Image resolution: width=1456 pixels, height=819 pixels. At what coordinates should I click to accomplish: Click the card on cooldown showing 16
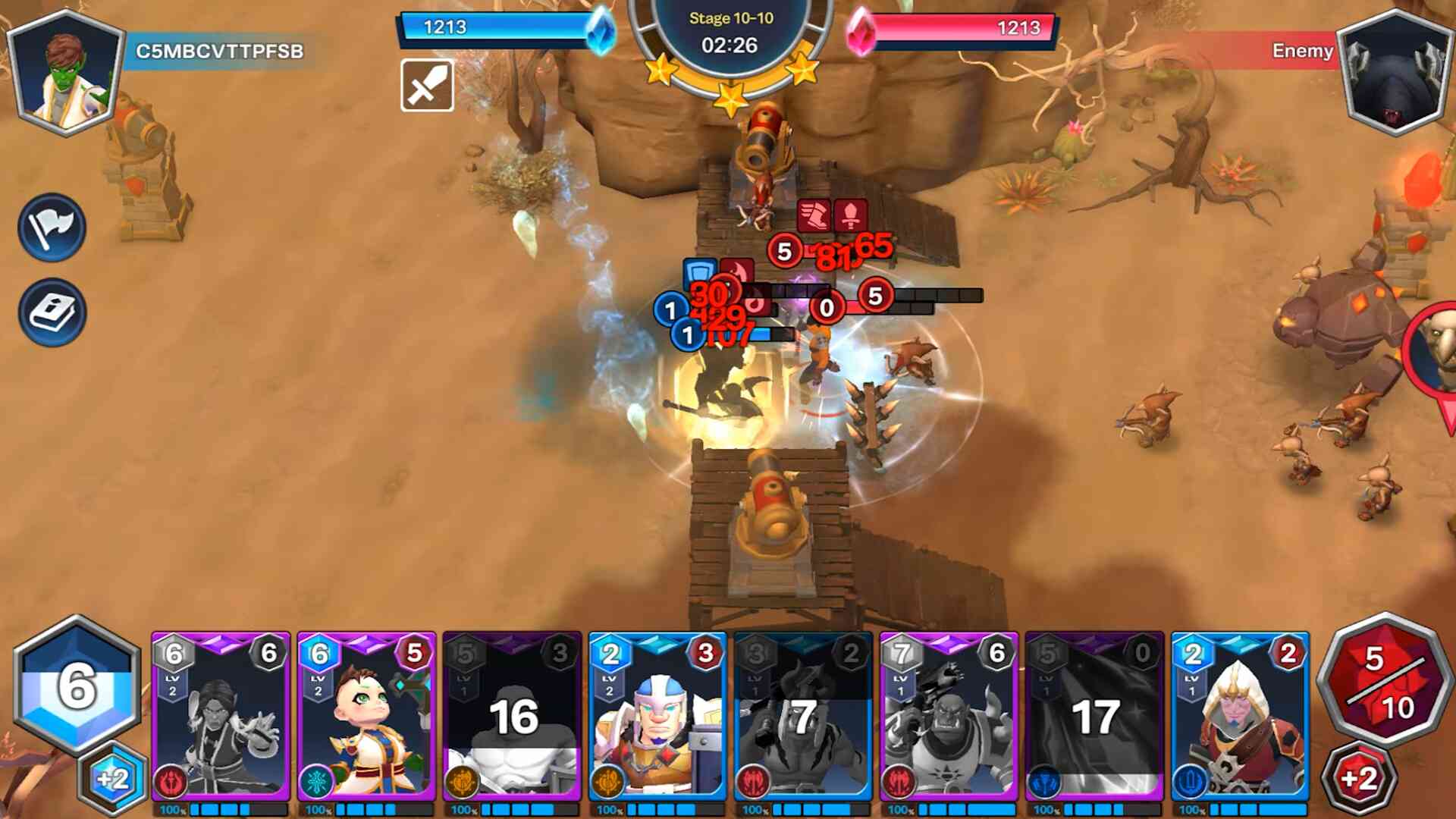point(512,717)
